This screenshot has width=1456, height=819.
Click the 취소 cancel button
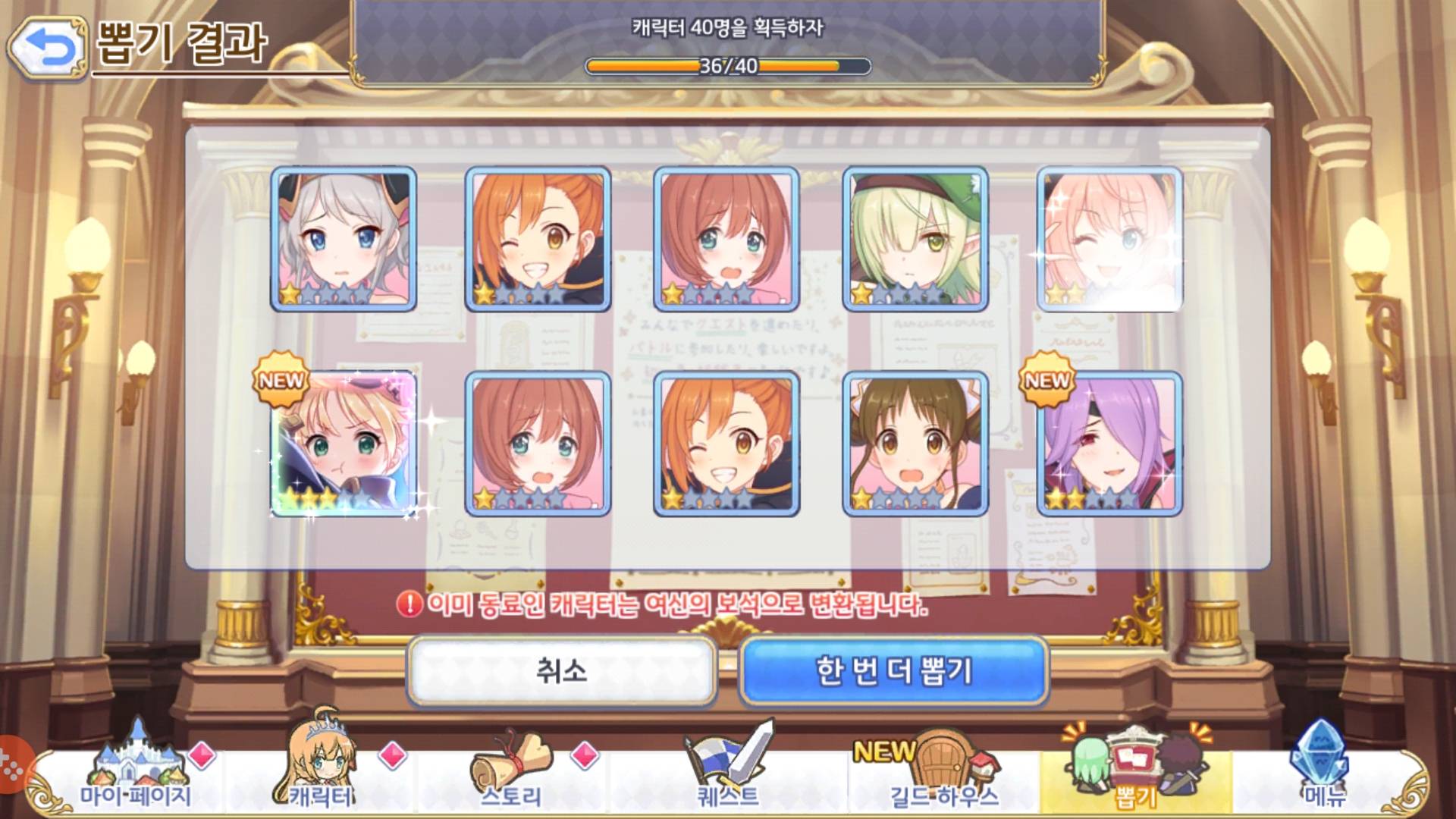(561, 671)
